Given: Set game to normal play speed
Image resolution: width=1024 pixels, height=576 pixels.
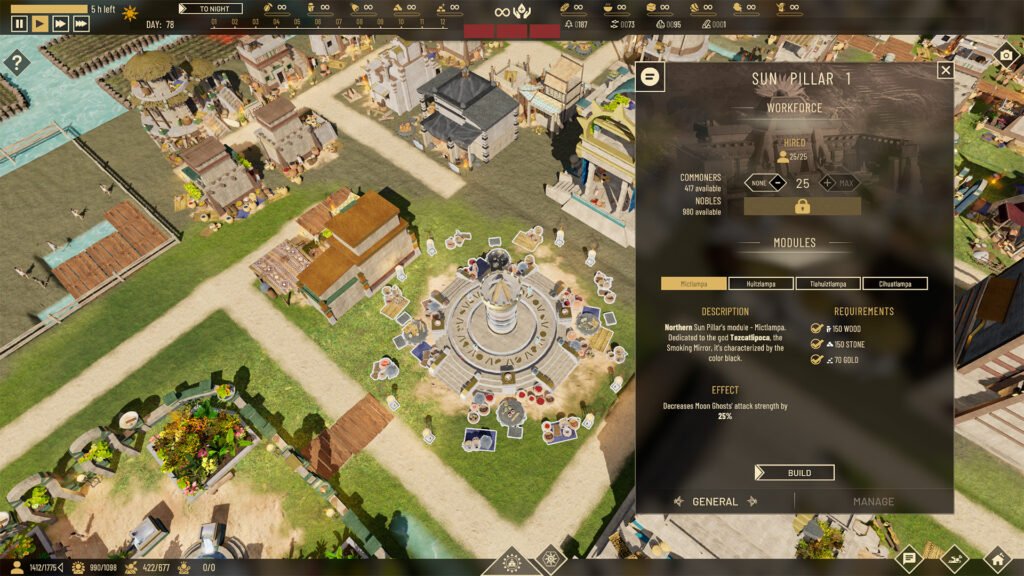Looking at the screenshot, I should [40, 24].
